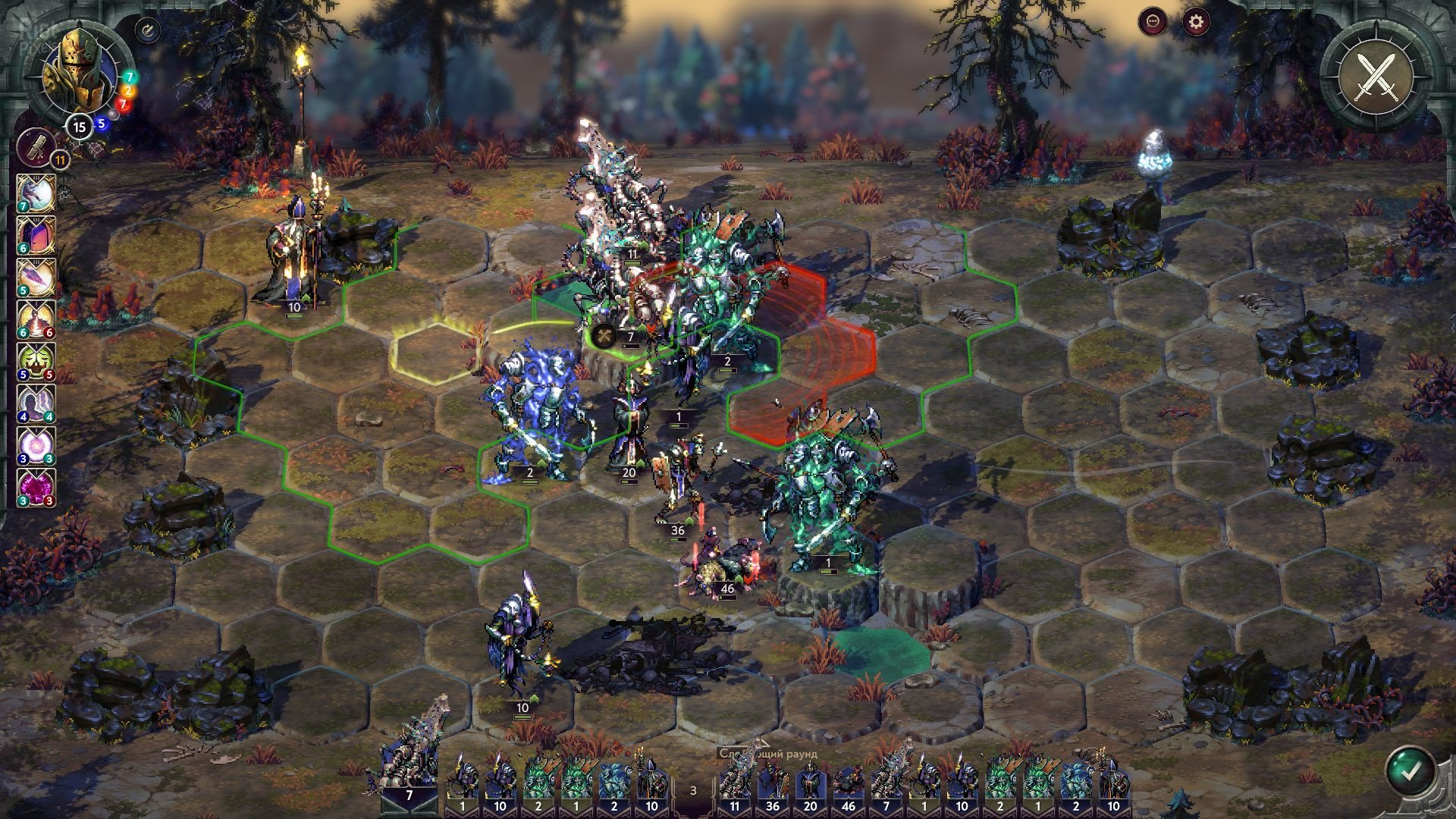This screenshot has width=1456, height=819.
Task: Select the shadowy purple figure spell
Action: 36,403
